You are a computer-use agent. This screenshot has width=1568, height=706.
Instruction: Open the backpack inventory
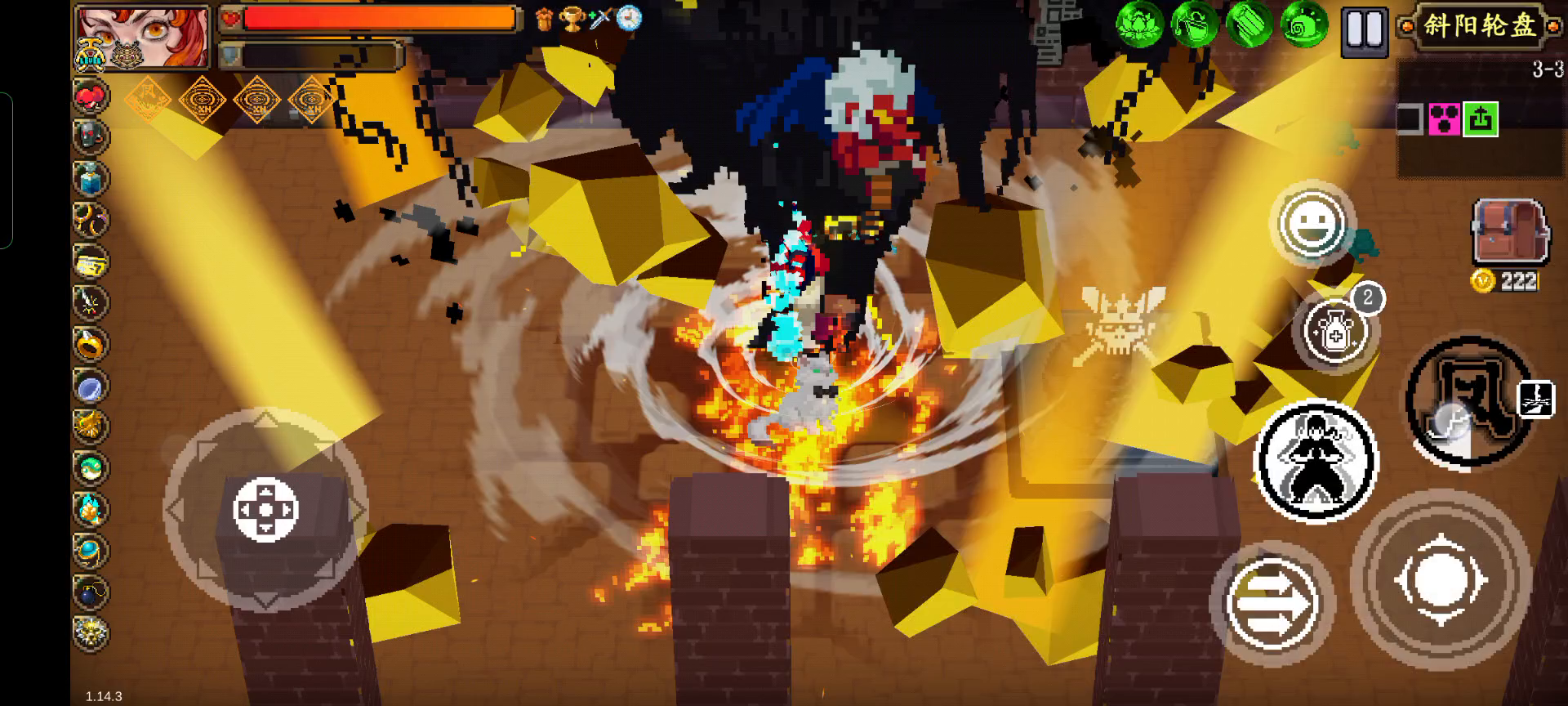(1509, 232)
